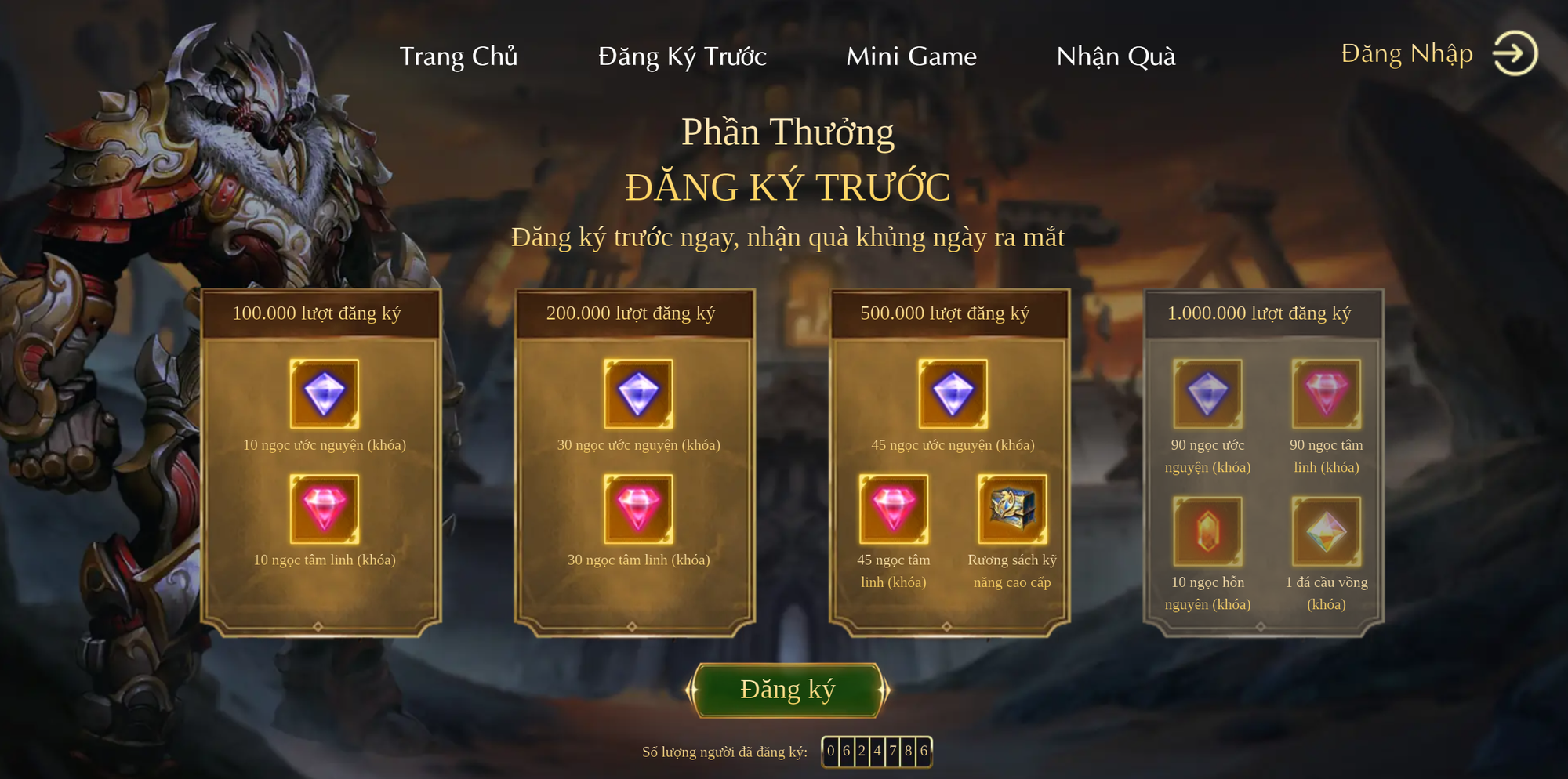Click the Đăng Nhập arrow icon
Viewport: 1568px width, 779px height.
(1515, 53)
